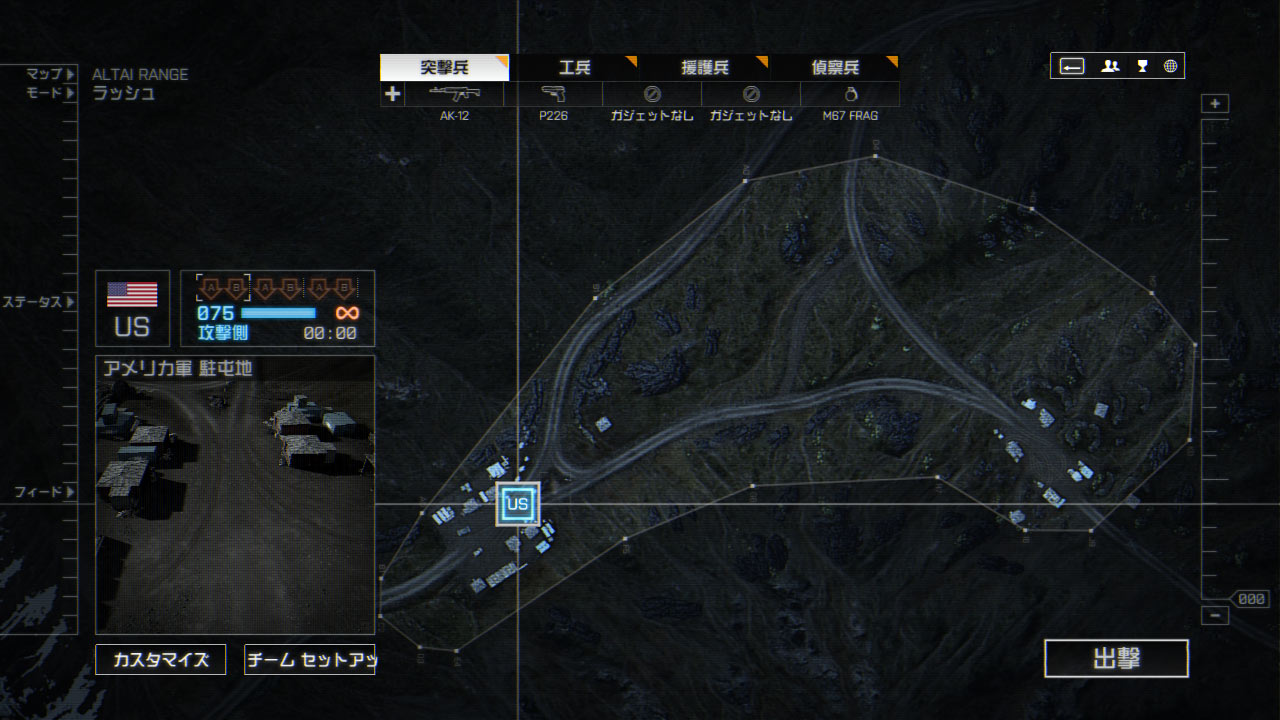The width and height of the screenshot is (1280, 720).
Task: Switch to the 工兵 engineer tab
Action: (x=574, y=68)
